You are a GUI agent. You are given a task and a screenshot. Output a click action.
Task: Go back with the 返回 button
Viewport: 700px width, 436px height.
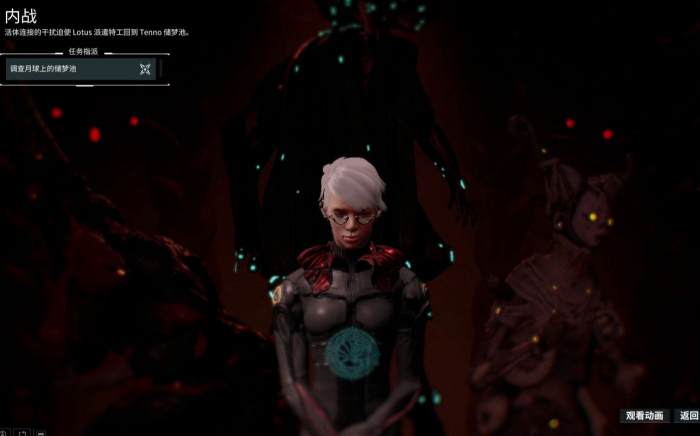click(688, 416)
